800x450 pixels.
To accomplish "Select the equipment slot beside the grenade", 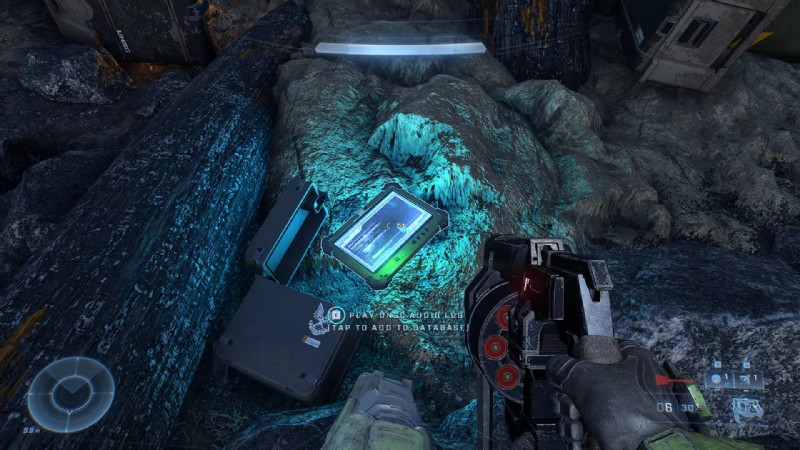I will pyautogui.click(x=748, y=380).
